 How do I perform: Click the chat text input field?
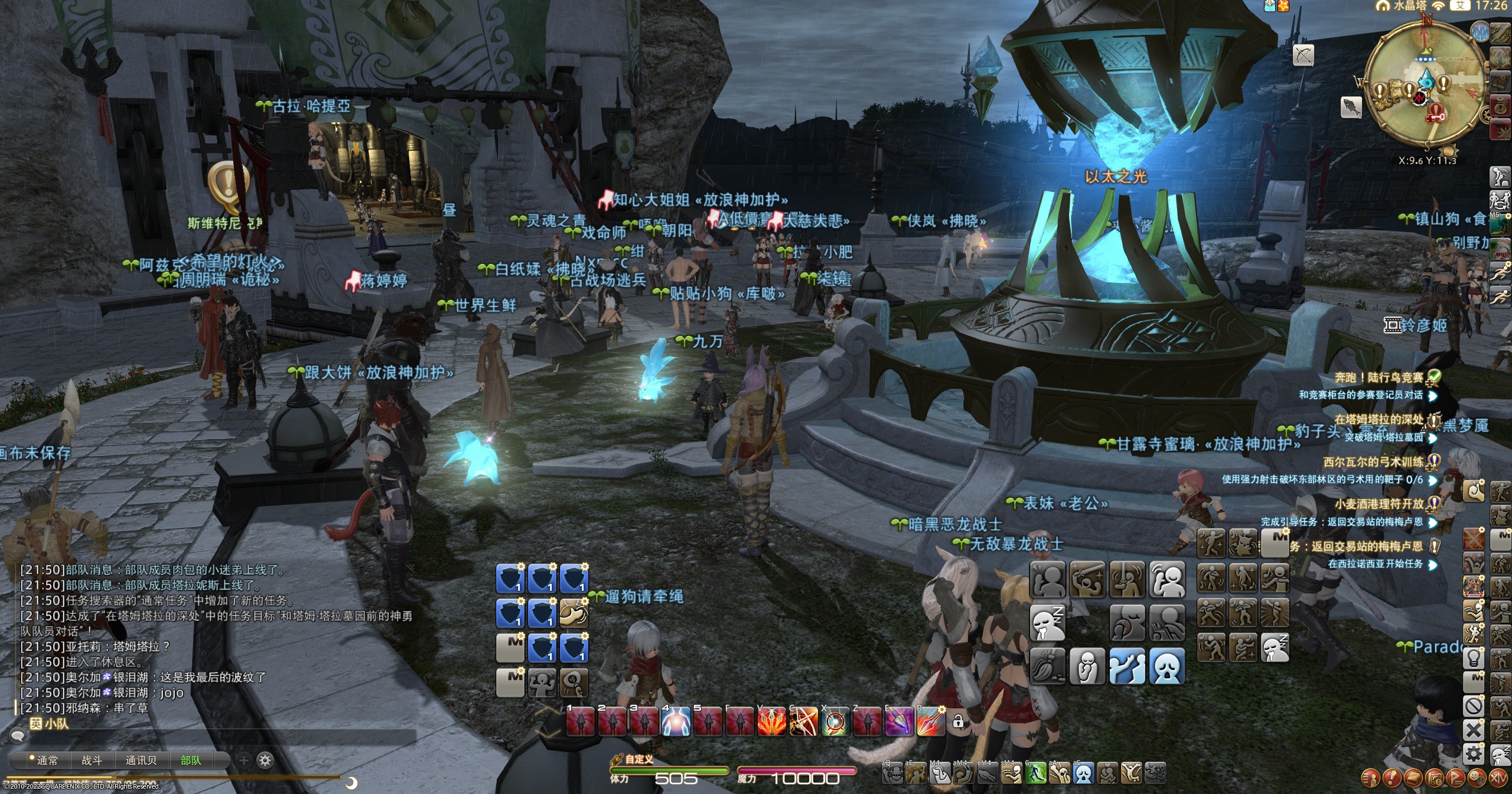coord(213,737)
